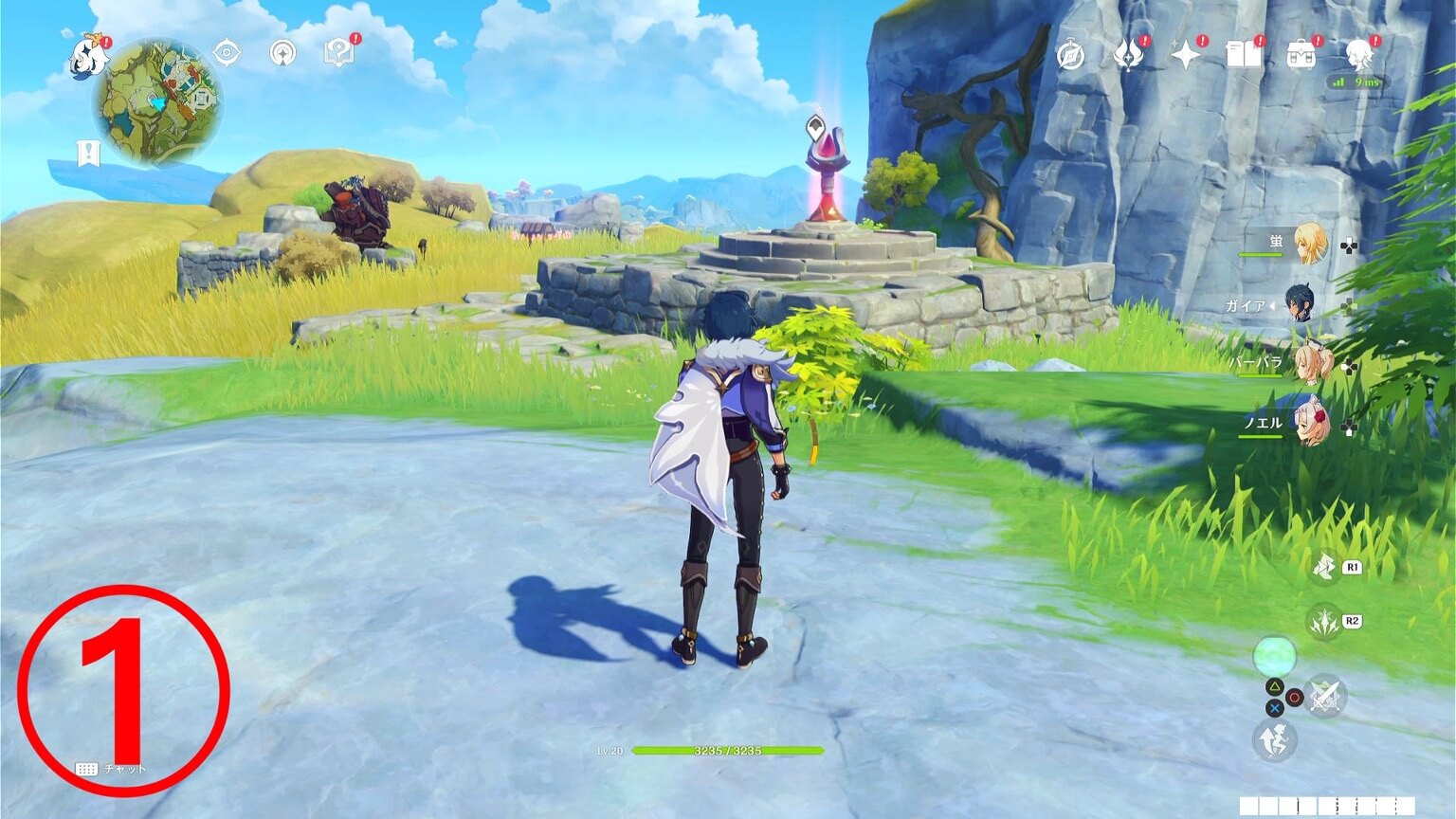Open the Paimon menu
Screen dimensions: 1456x819
pos(90,57)
